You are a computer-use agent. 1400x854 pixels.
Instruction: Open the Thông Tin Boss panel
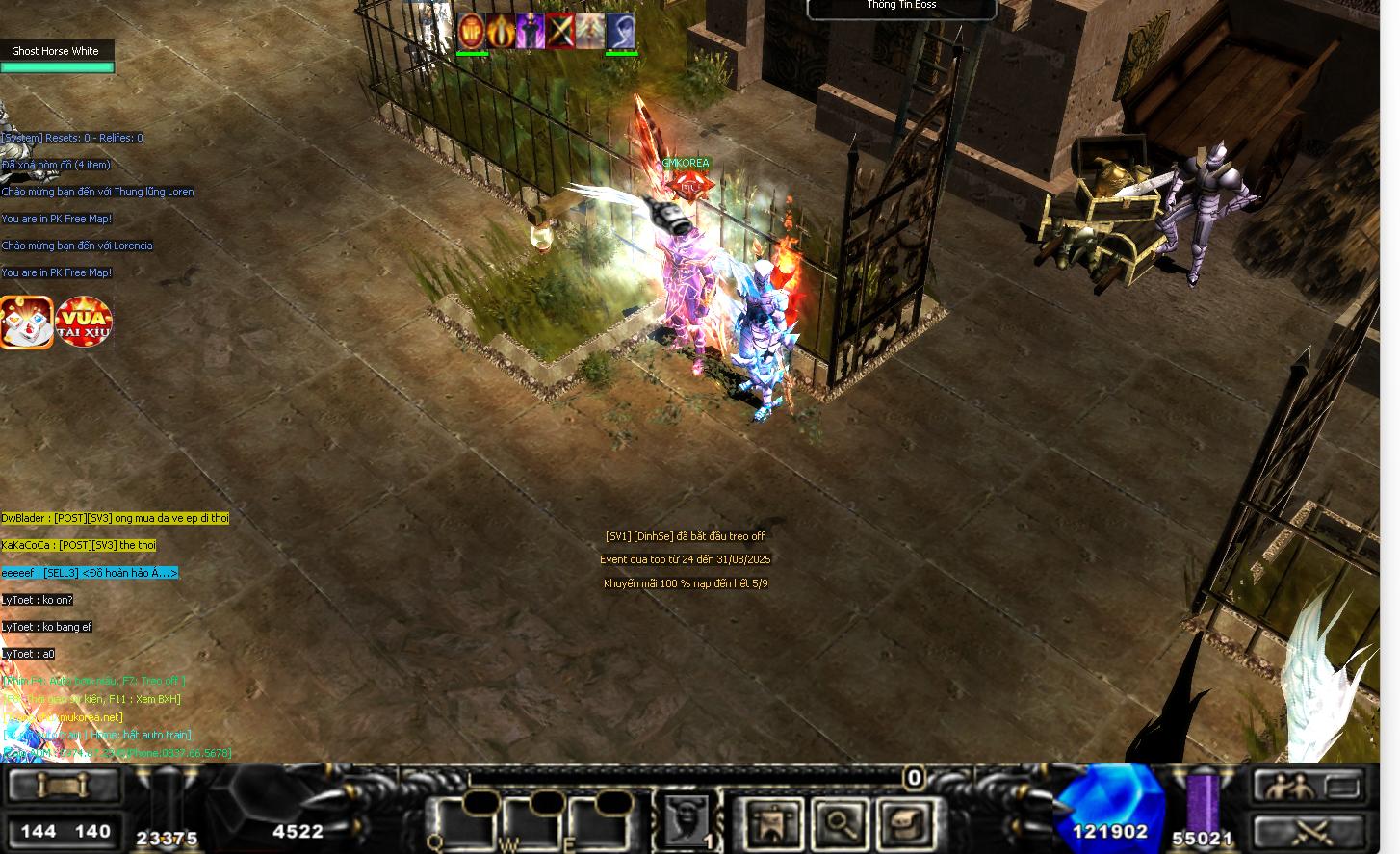point(901,8)
